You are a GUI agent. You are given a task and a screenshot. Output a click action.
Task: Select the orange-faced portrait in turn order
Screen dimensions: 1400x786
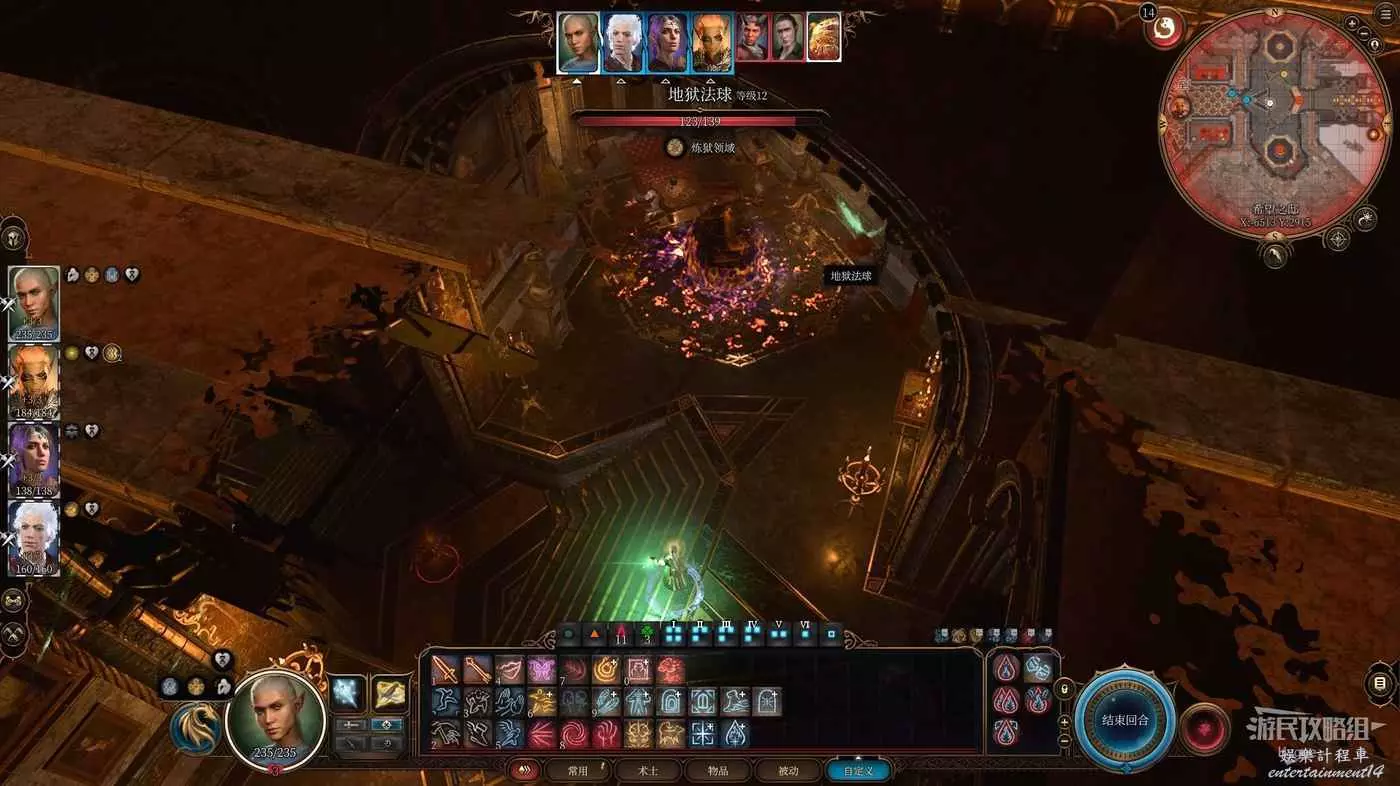712,42
